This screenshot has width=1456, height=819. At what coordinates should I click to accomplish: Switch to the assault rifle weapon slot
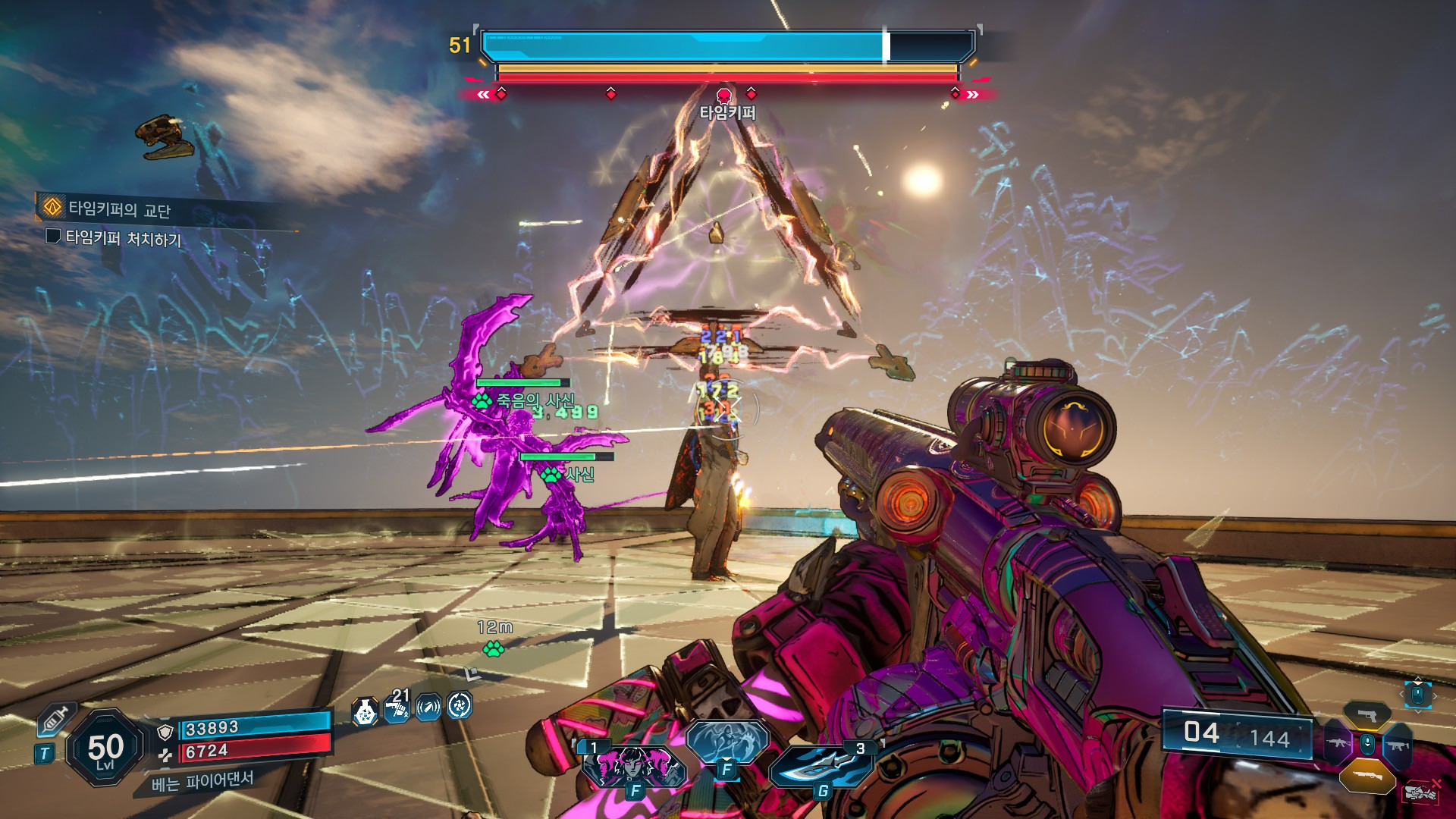click(1338, 744)
